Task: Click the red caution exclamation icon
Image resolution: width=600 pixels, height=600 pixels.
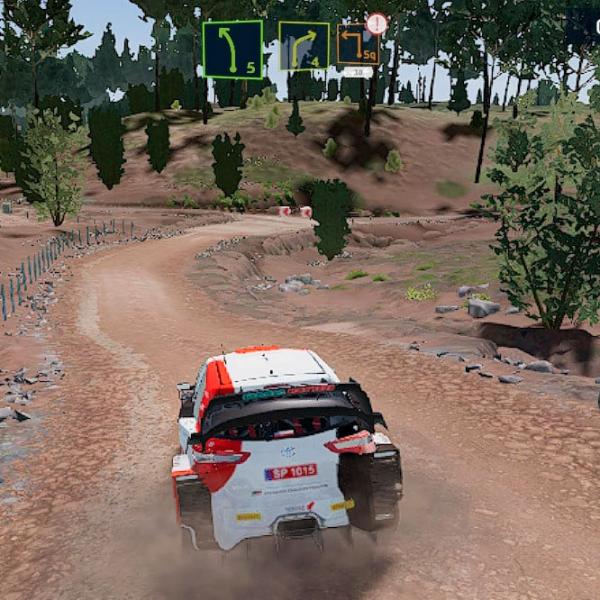Action: coord(377,23)
